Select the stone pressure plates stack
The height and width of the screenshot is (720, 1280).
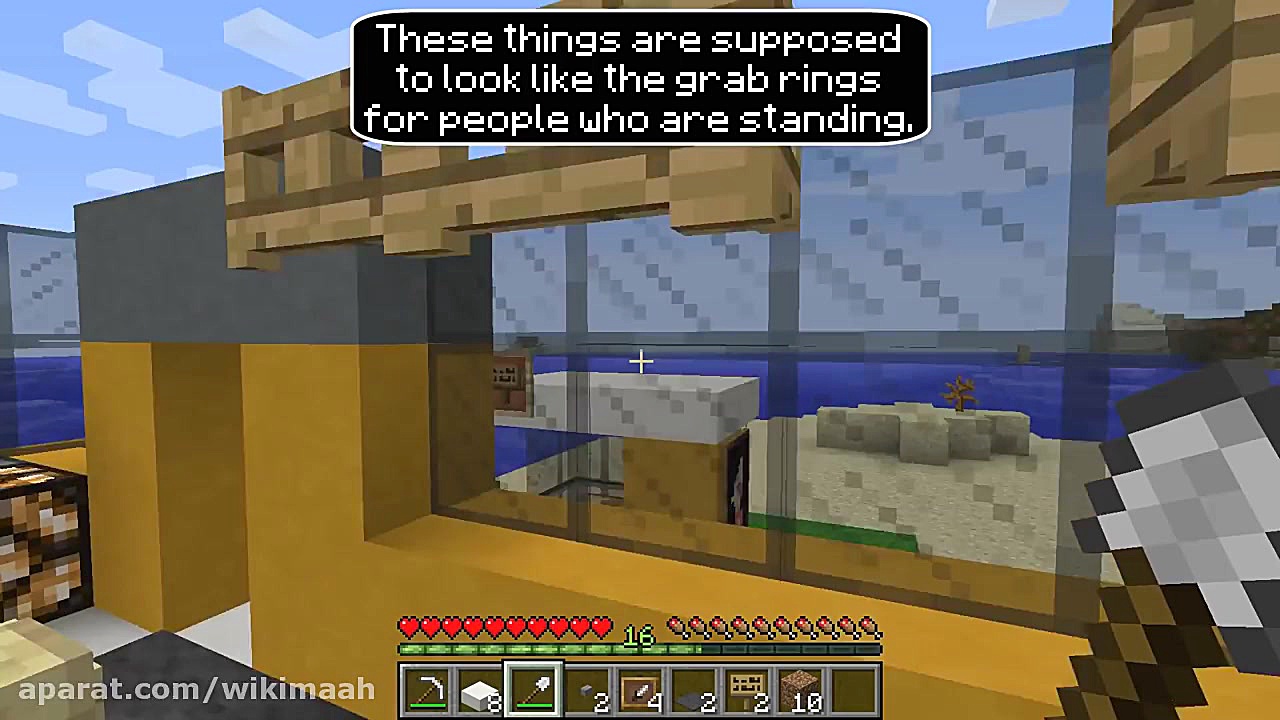(693, 690)
